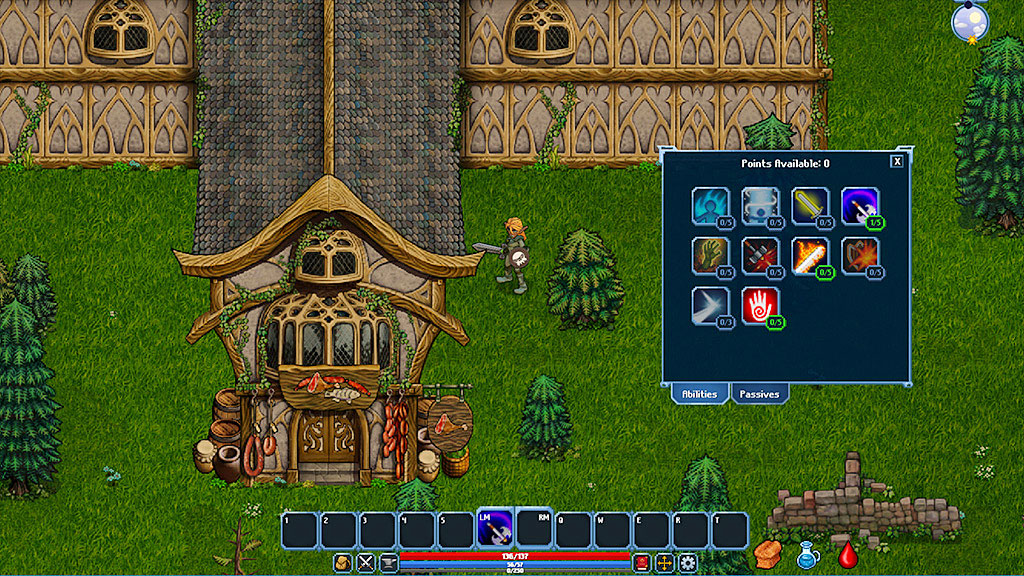Select the crossed hammers ability
1024x576 pixels.
(x=759, y=255)
